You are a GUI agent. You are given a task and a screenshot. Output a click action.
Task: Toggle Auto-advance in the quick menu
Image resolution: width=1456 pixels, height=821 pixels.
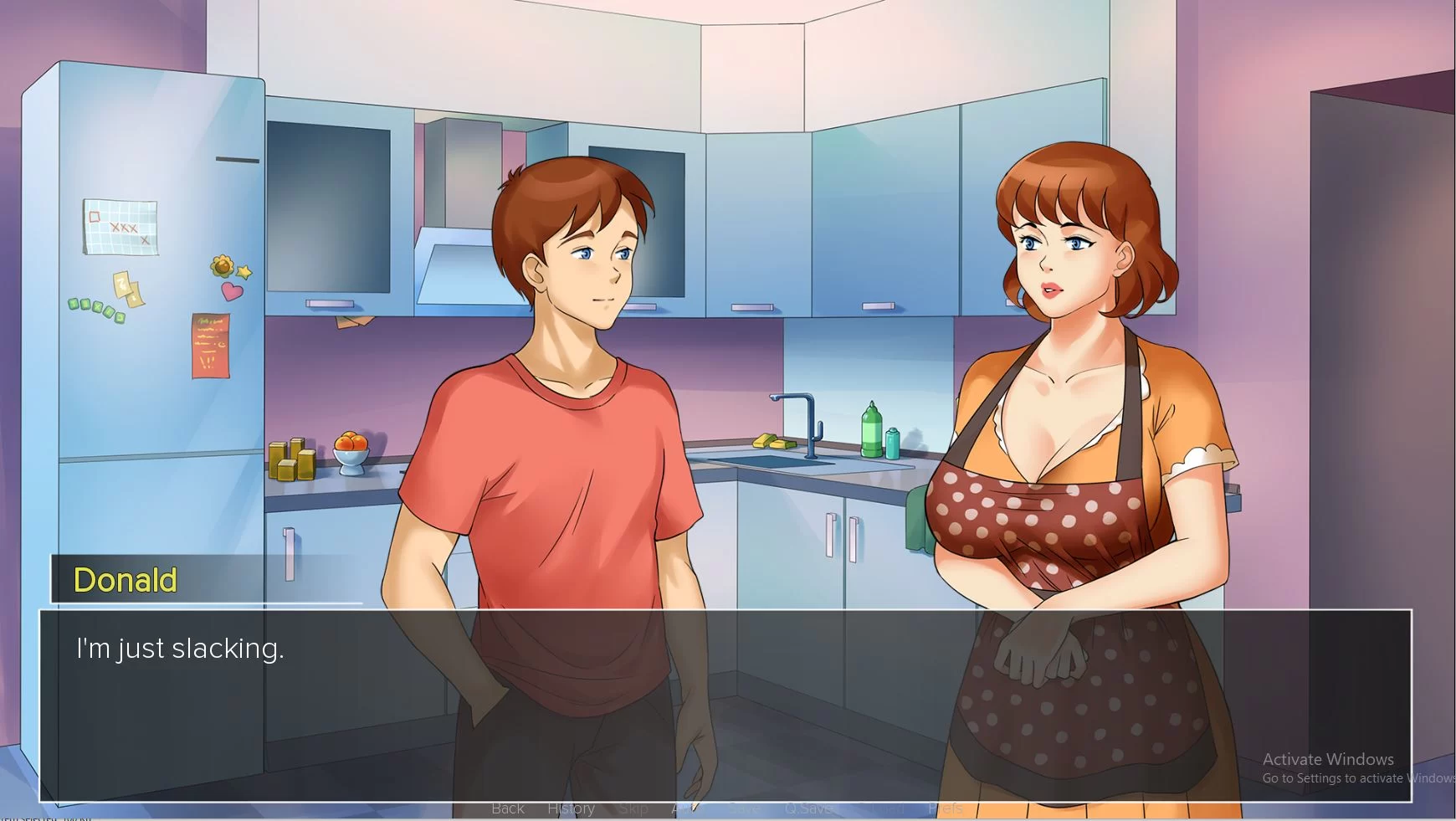click(686, 808)
